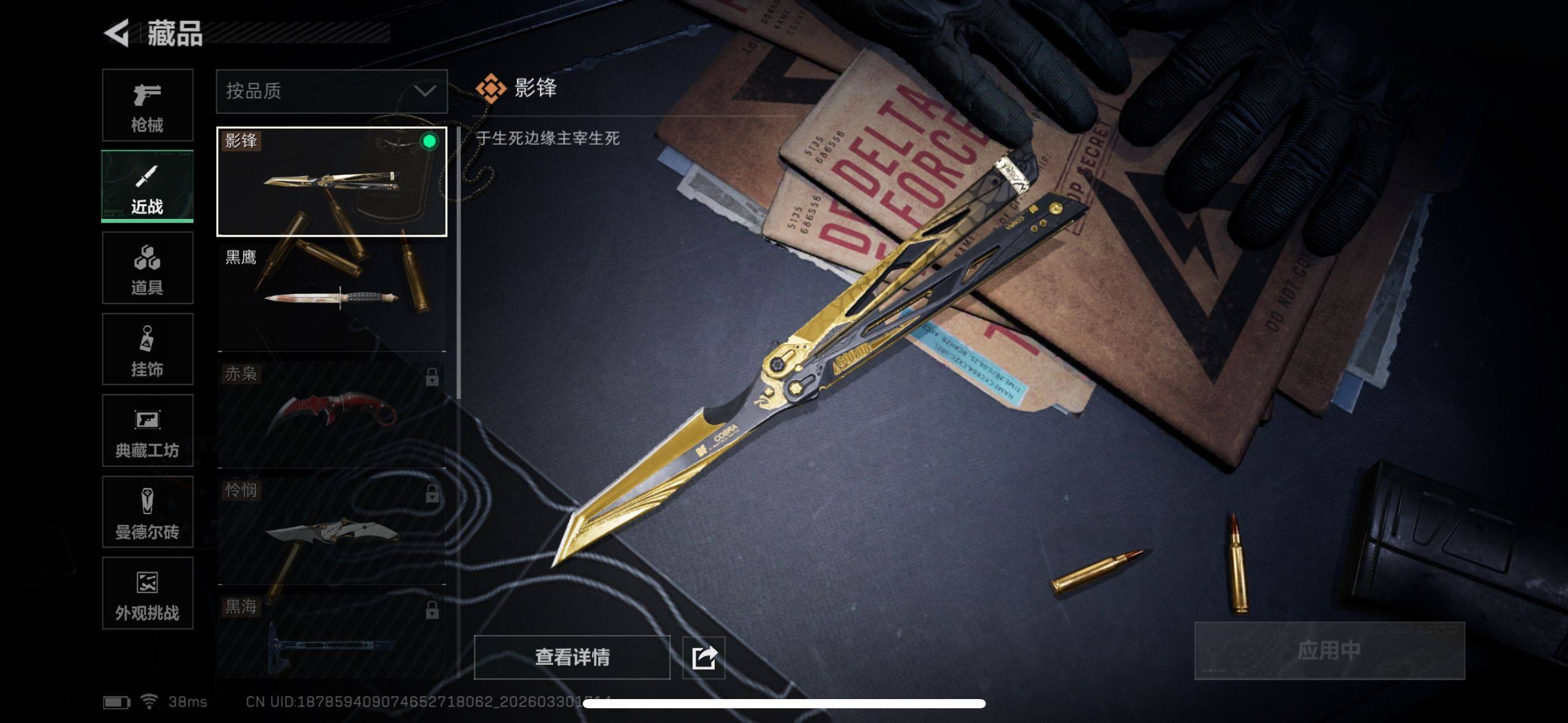Click the 应用中 applied button
This screenshot has width=1568, height=723.
click(x=1329, y=651)
